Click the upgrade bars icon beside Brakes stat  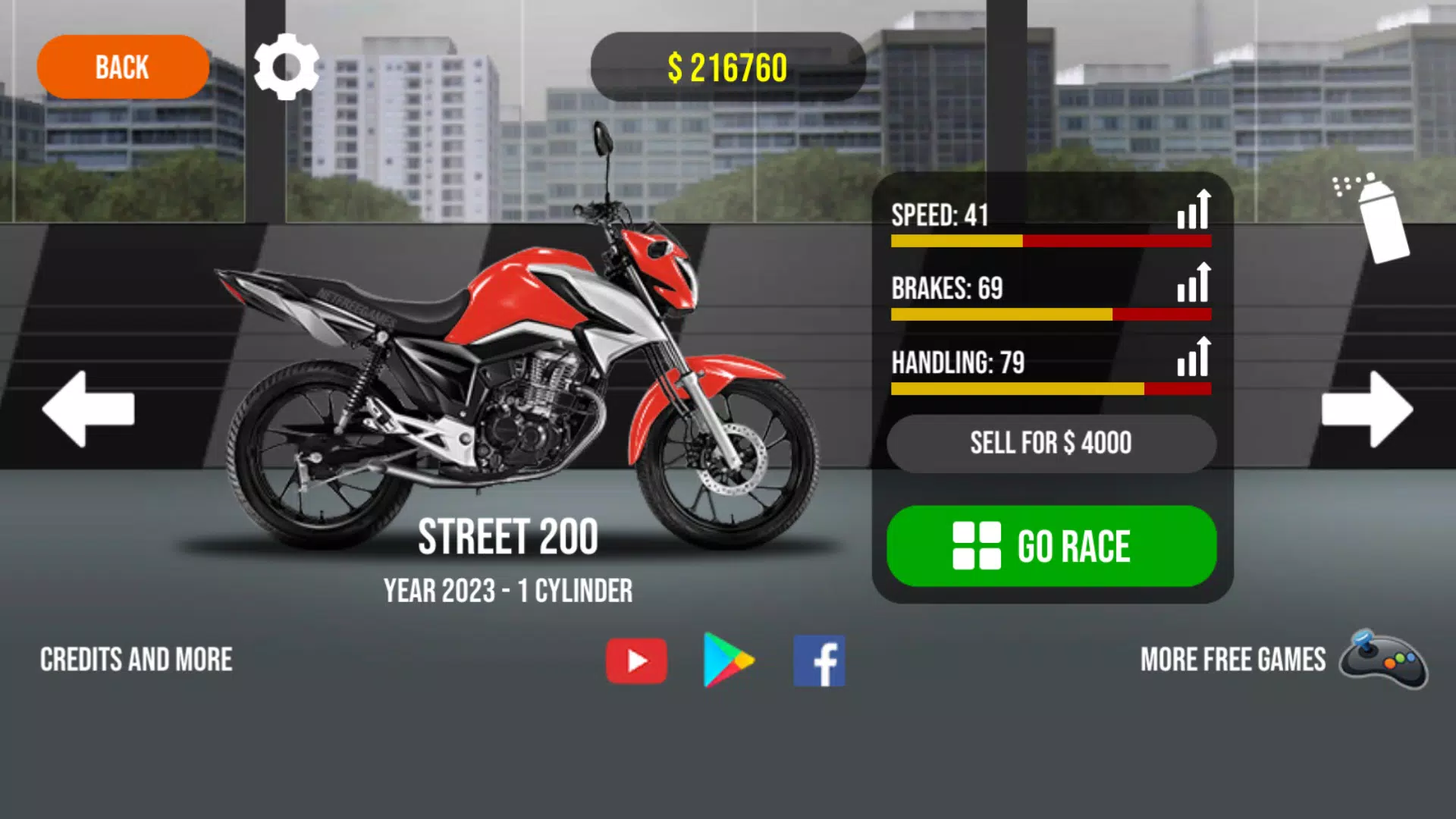[1192, 287]
